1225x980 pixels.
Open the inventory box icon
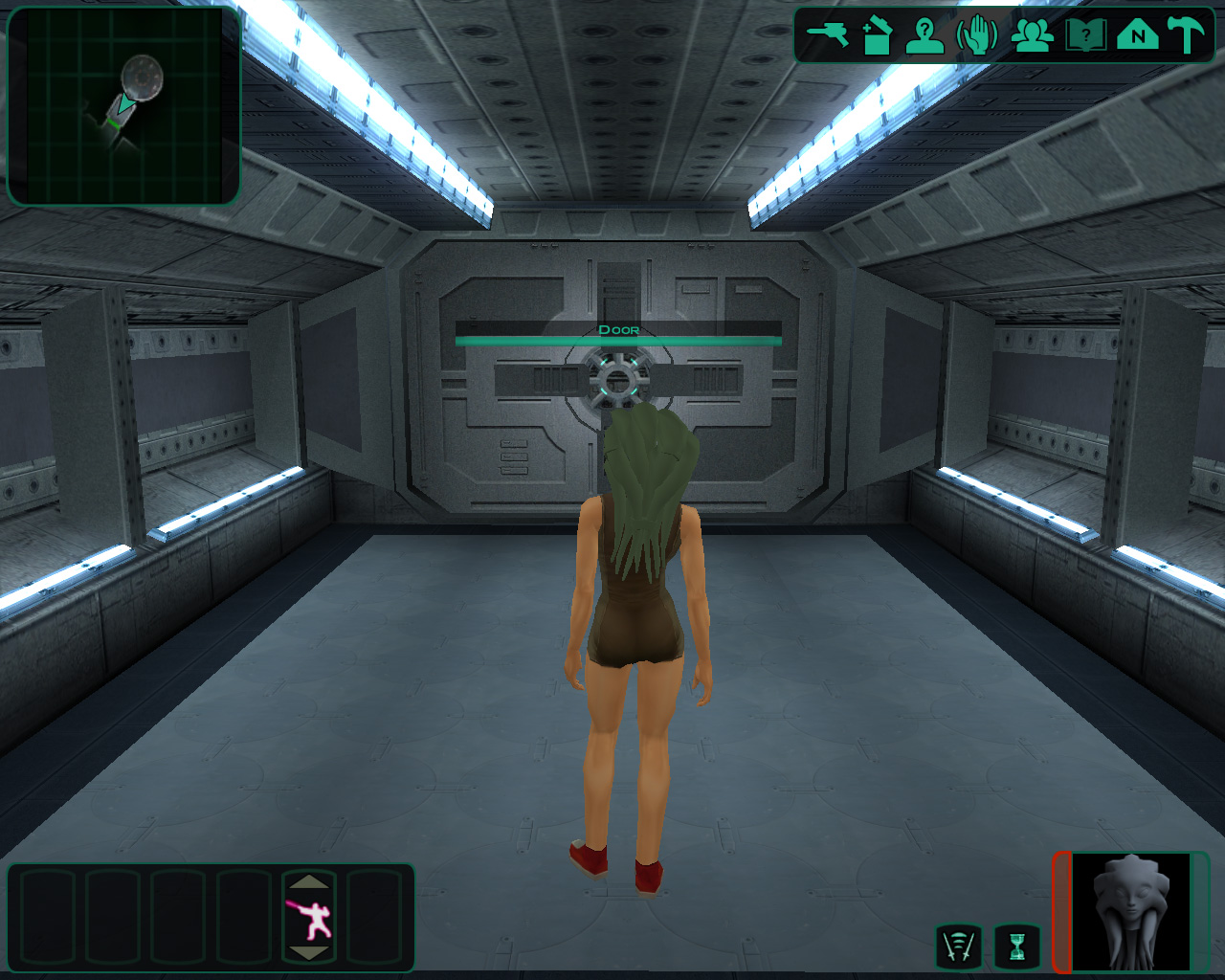(877, 35)
